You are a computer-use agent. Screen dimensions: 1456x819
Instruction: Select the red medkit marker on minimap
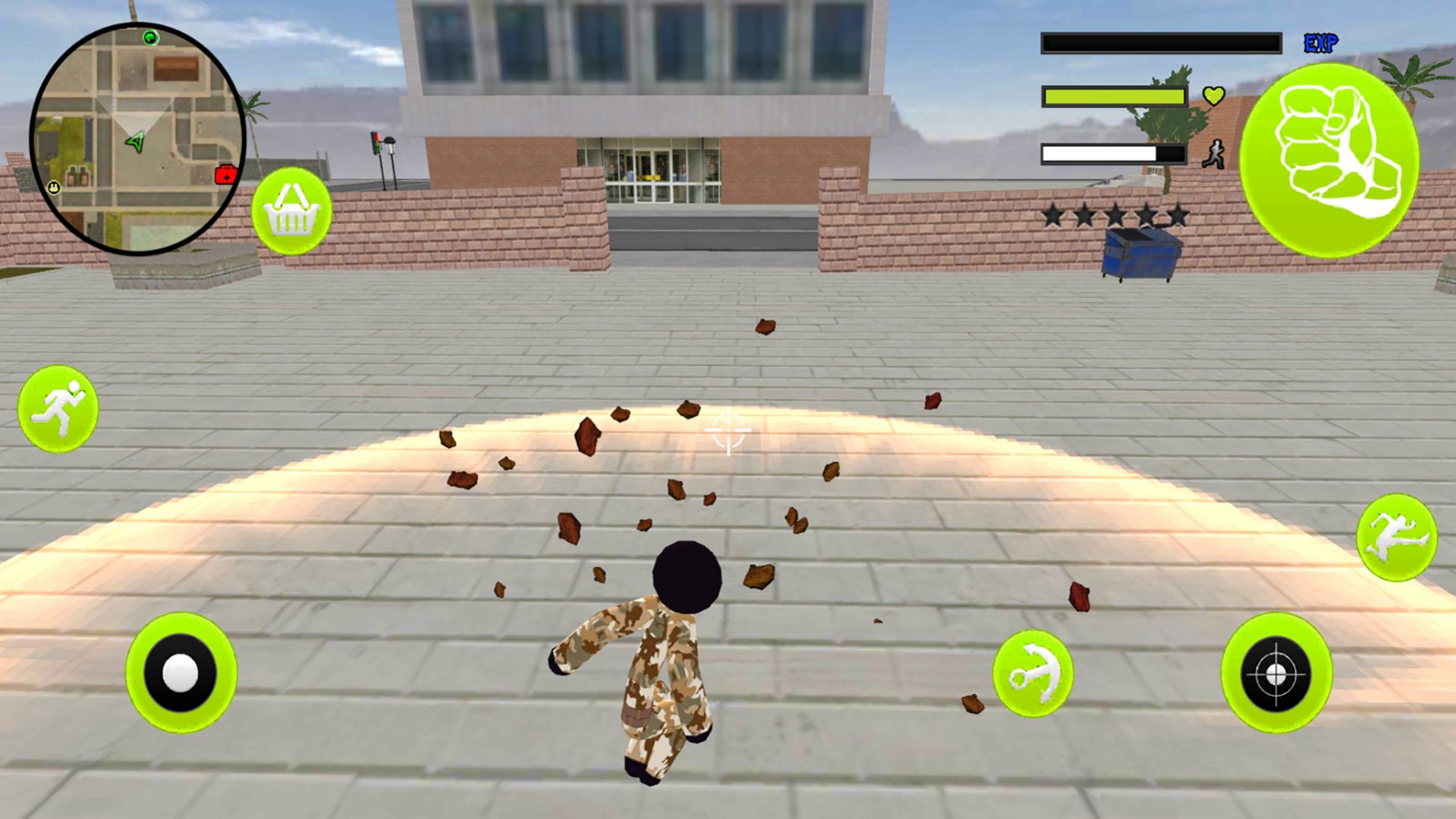225,175
